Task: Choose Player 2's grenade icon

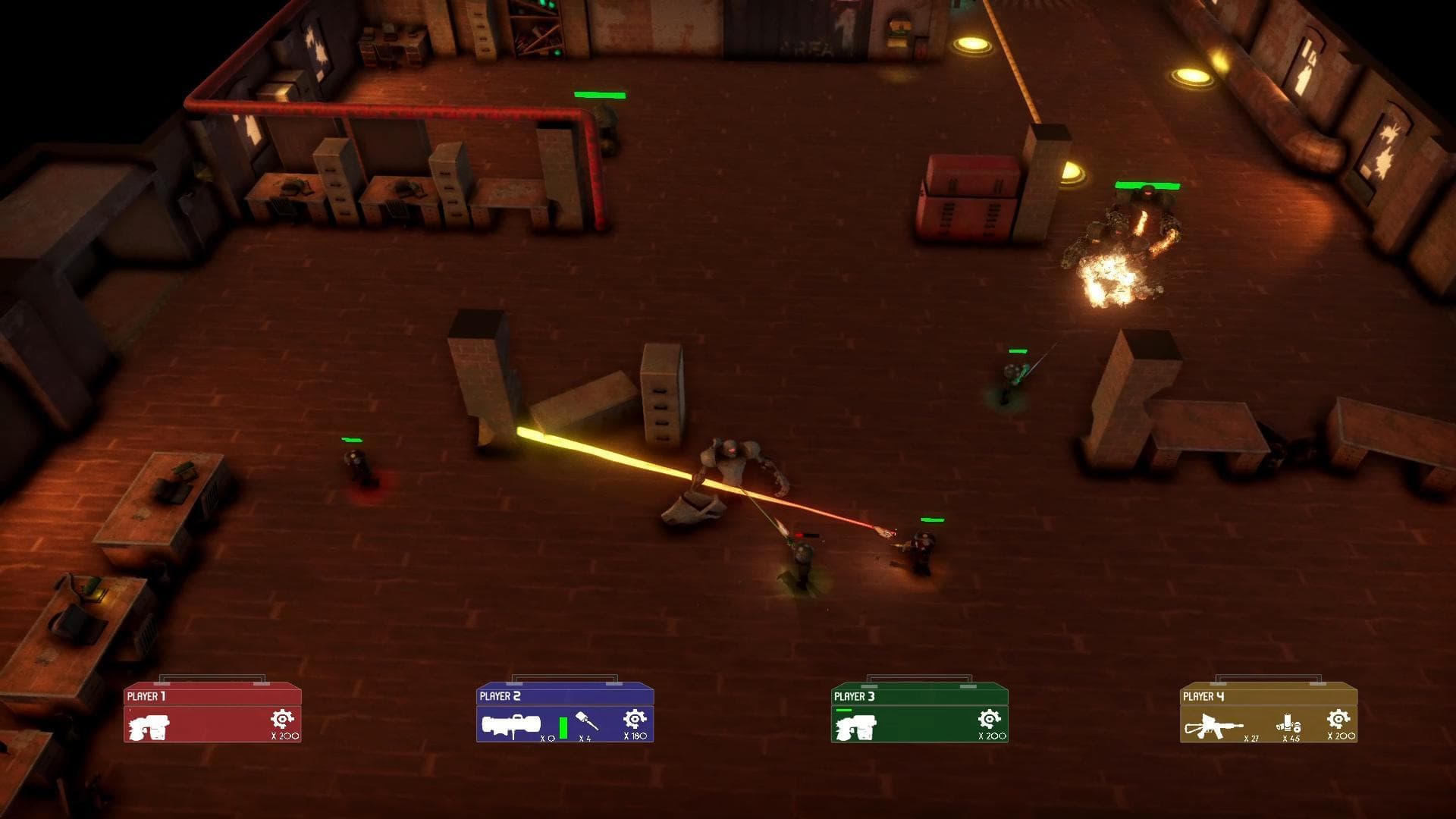Action: pyautogui.click(x=588, y=721)
